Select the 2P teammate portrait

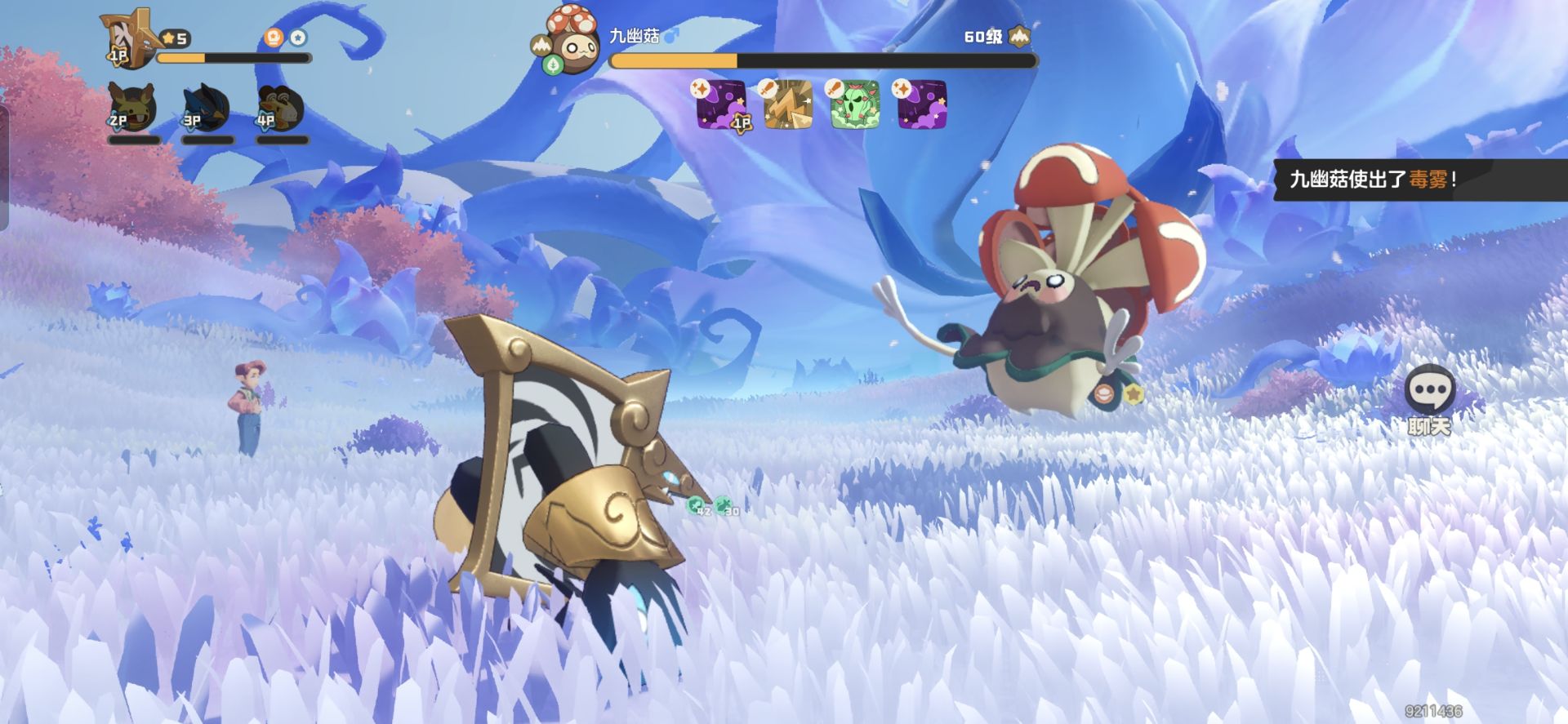coord(132,108)
